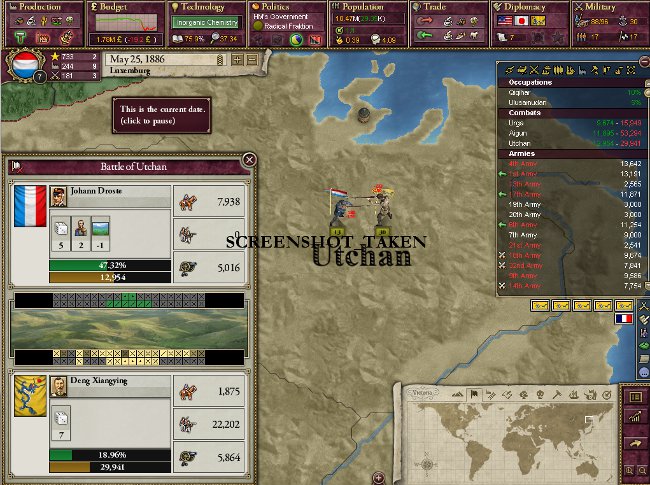Viewport: 650px width, 485px height.
Task: Close the Battle of Utchan panel
Action: point(249,159)
